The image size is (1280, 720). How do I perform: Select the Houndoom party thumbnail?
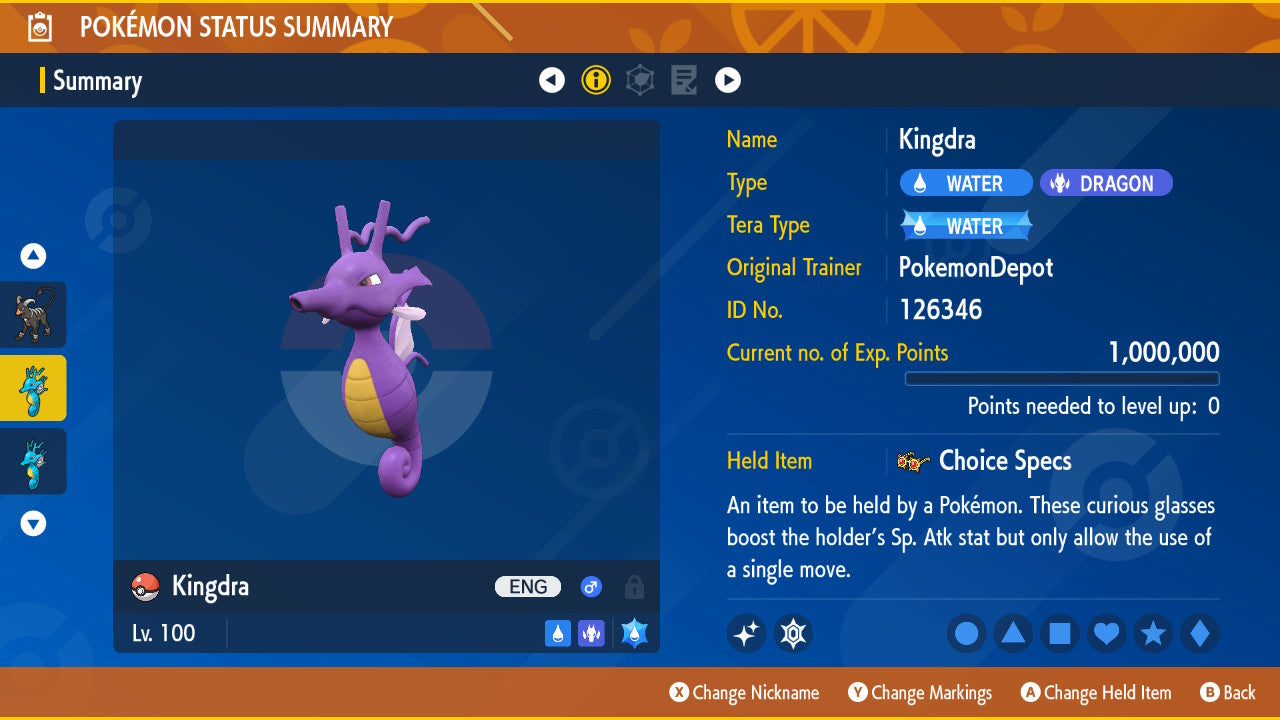click(x=33, y=315)
